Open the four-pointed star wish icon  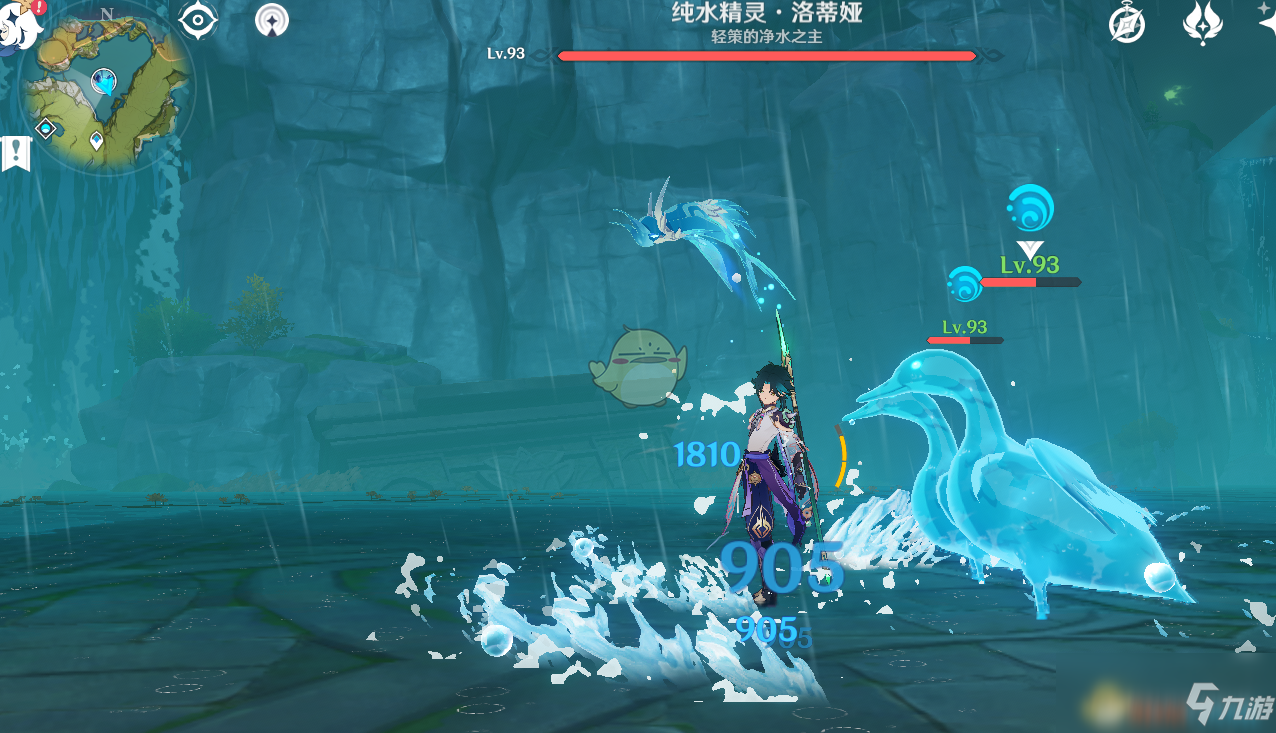click(x=1266, y=22)
